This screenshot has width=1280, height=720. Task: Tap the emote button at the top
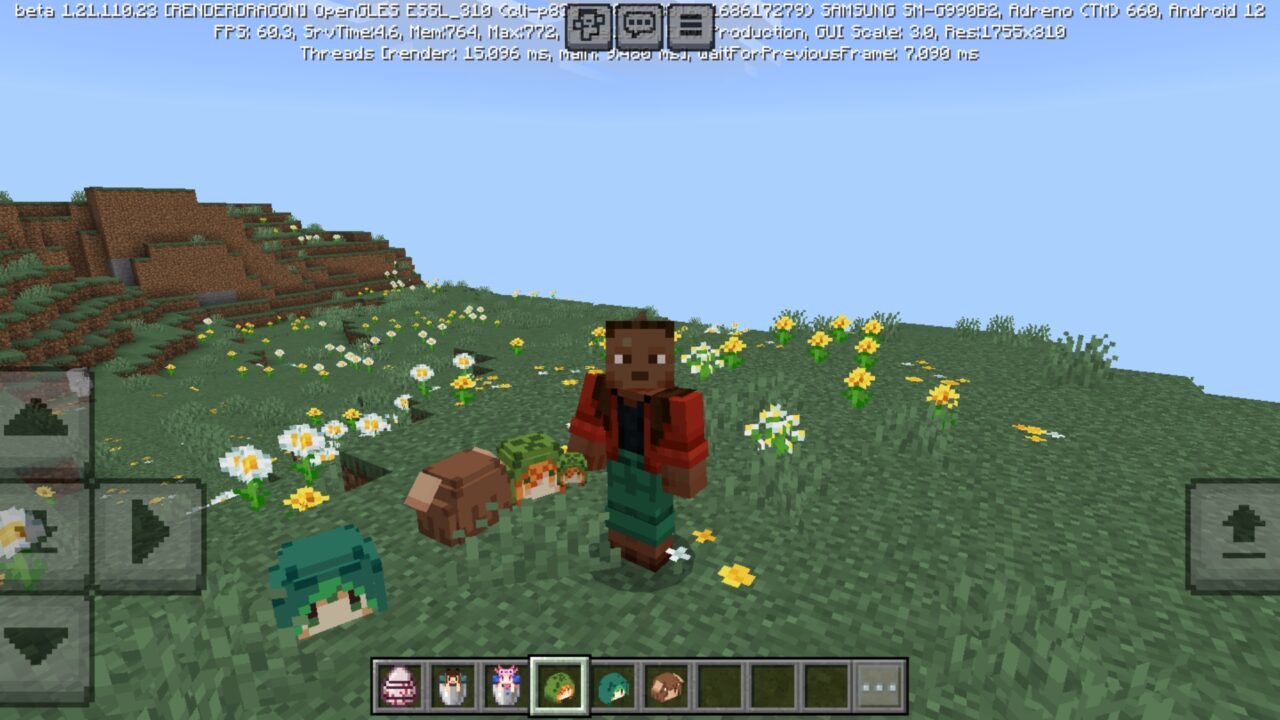point(590,22)
